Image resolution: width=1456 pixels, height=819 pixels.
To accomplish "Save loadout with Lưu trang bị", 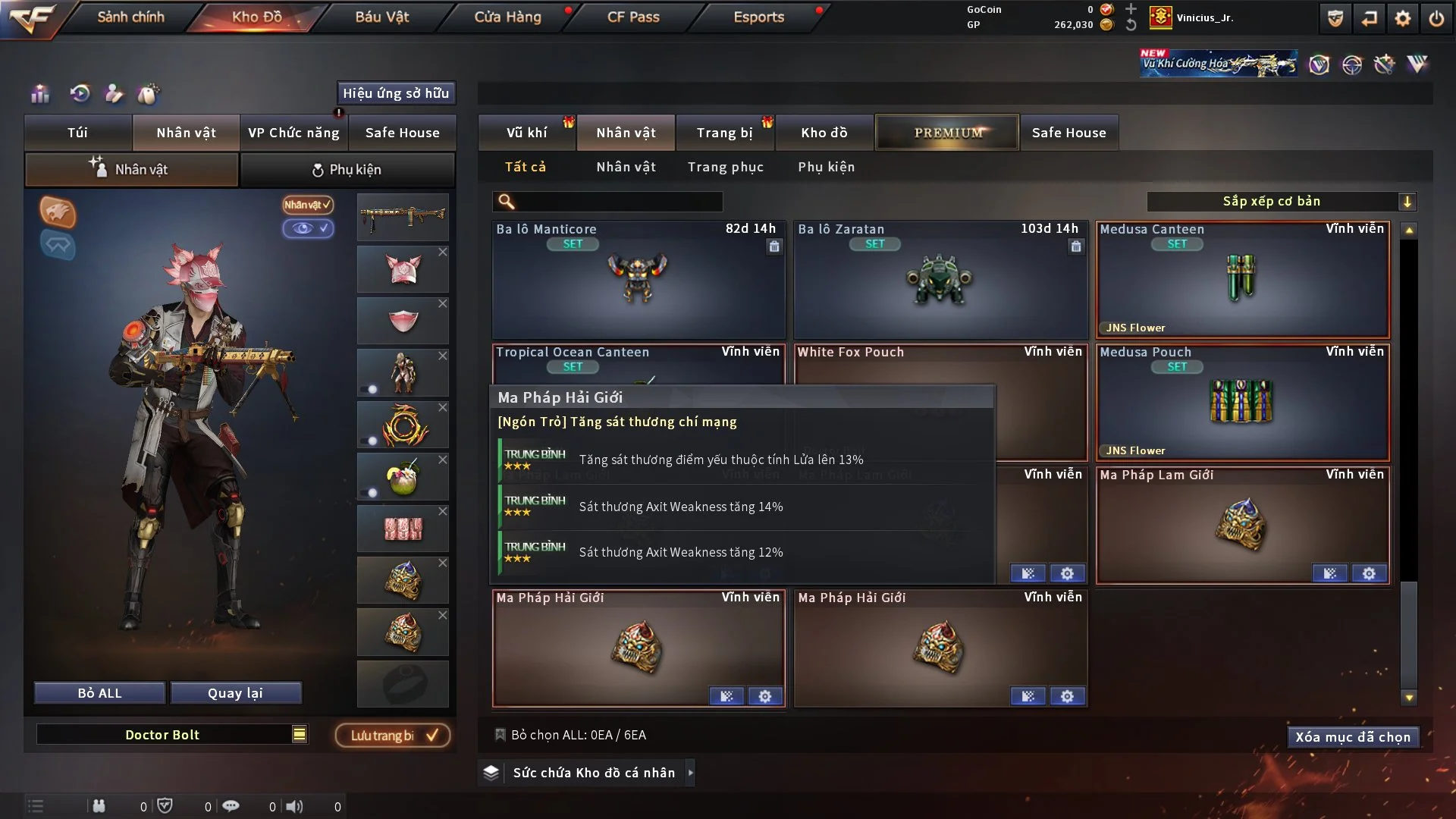I will pyautogui.click(x=393, y=736).
